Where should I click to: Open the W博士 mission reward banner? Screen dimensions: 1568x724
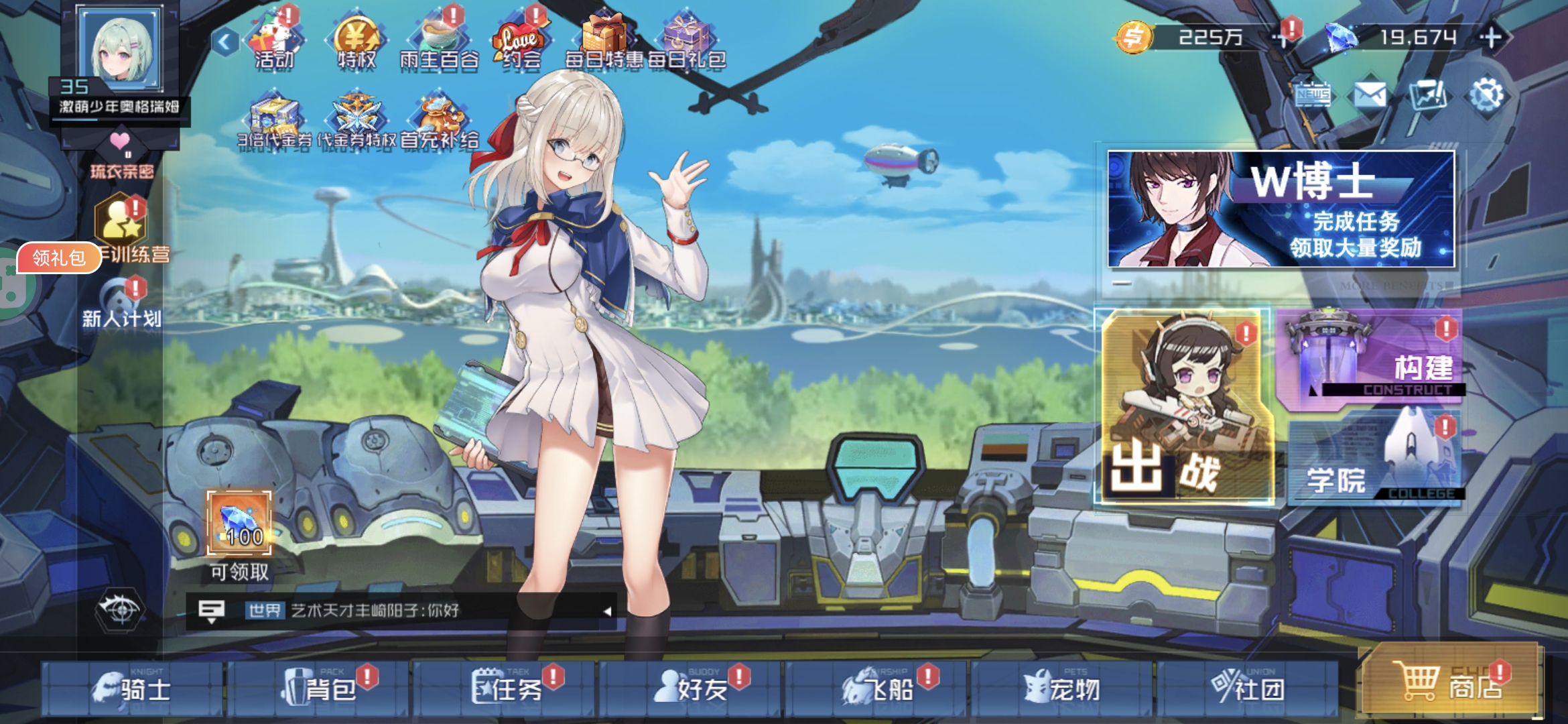click(x=1281, y=209)
